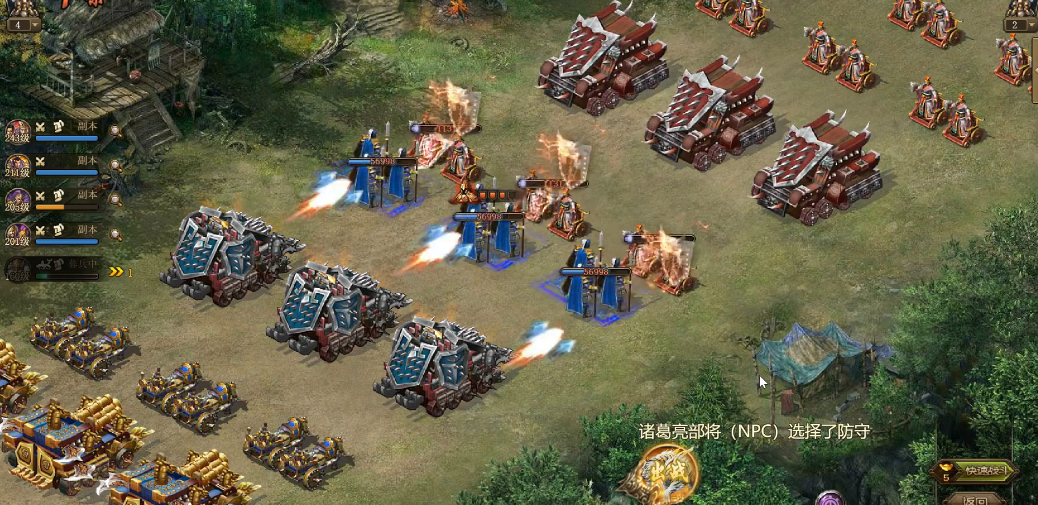This screenshot has height=505, width=1038.
Task: Click the magnifier beside the level 214 general
Action: click(116, 163)
